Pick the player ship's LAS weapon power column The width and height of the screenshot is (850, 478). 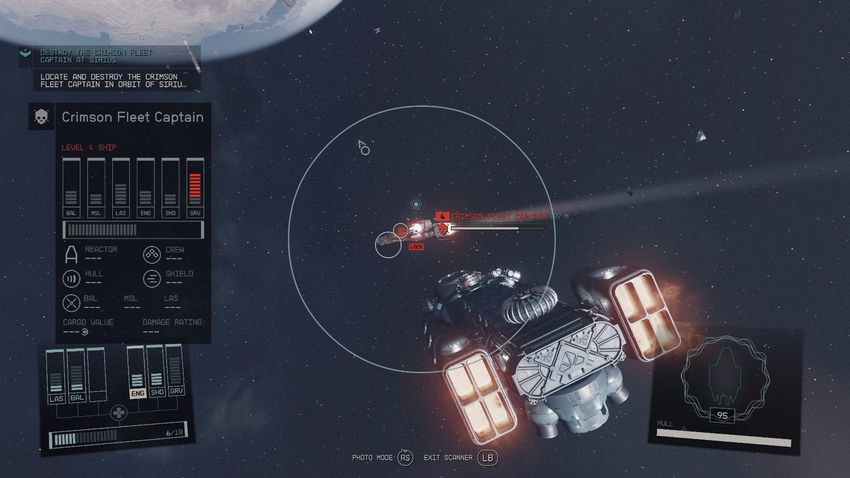(x=56, y=377)
